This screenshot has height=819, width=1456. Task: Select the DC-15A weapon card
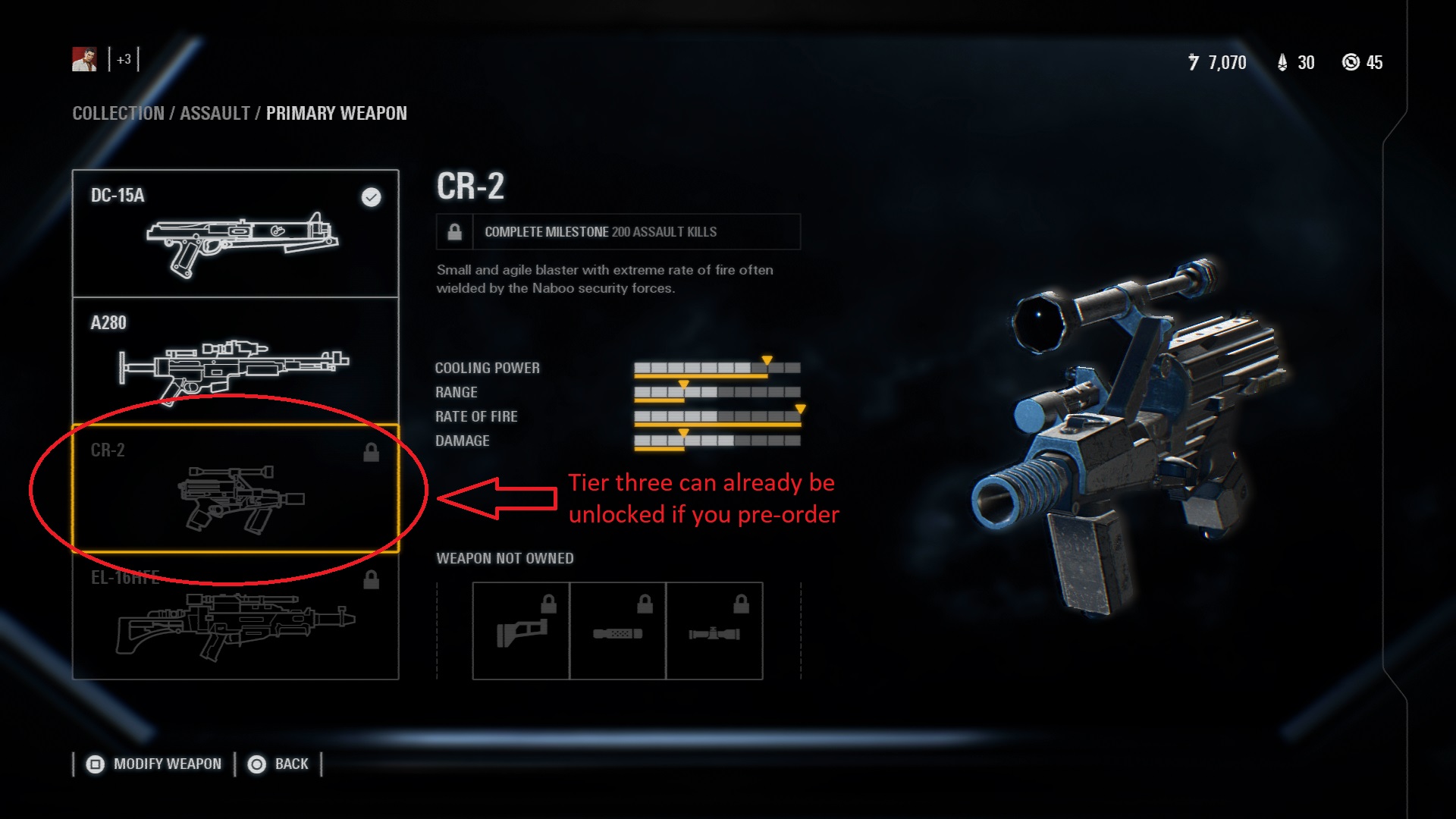[235, 234]
